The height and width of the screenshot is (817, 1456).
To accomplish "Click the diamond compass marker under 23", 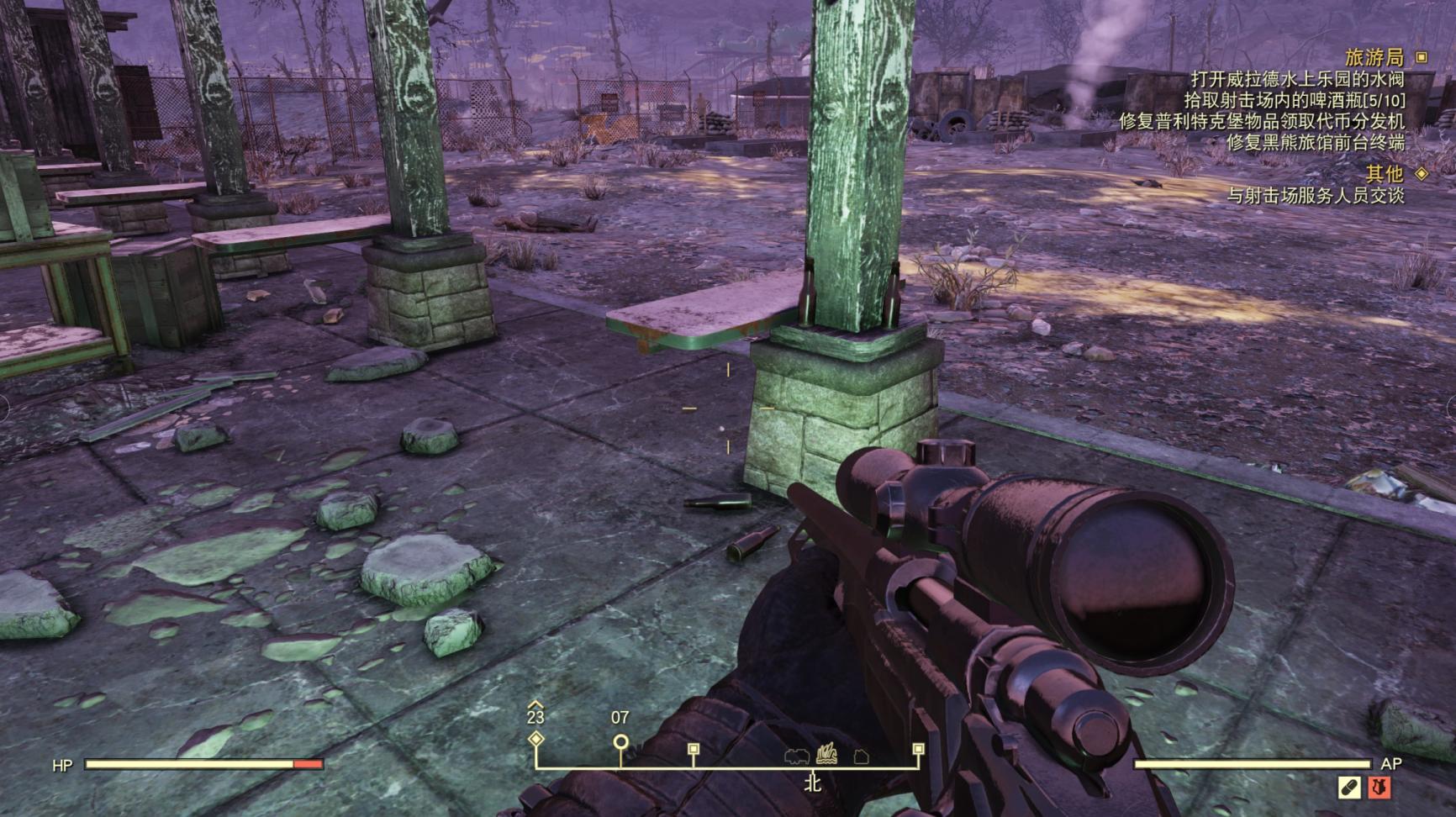I will pos(535,740).
